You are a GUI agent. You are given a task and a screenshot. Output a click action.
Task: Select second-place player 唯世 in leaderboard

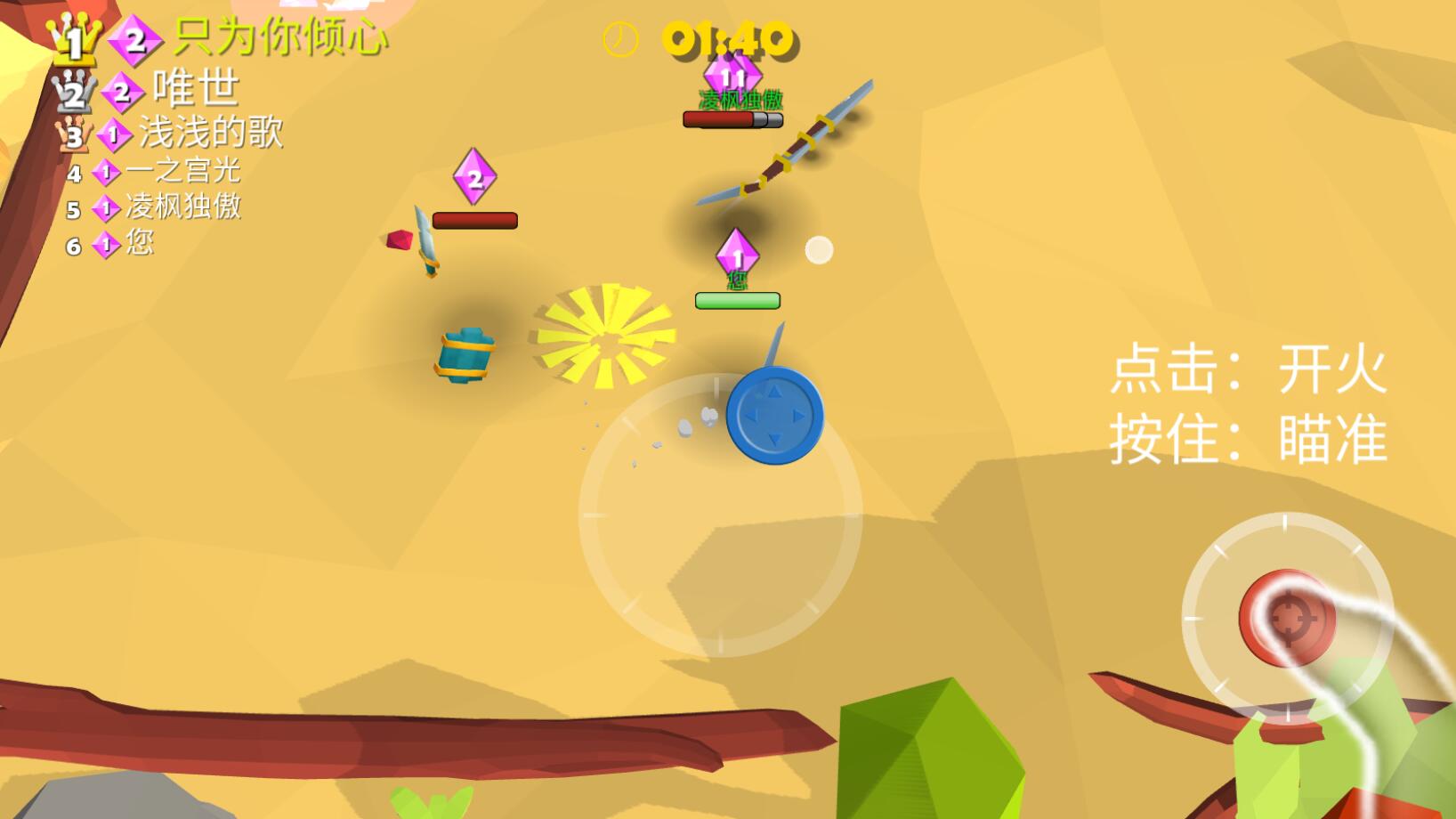196,89
